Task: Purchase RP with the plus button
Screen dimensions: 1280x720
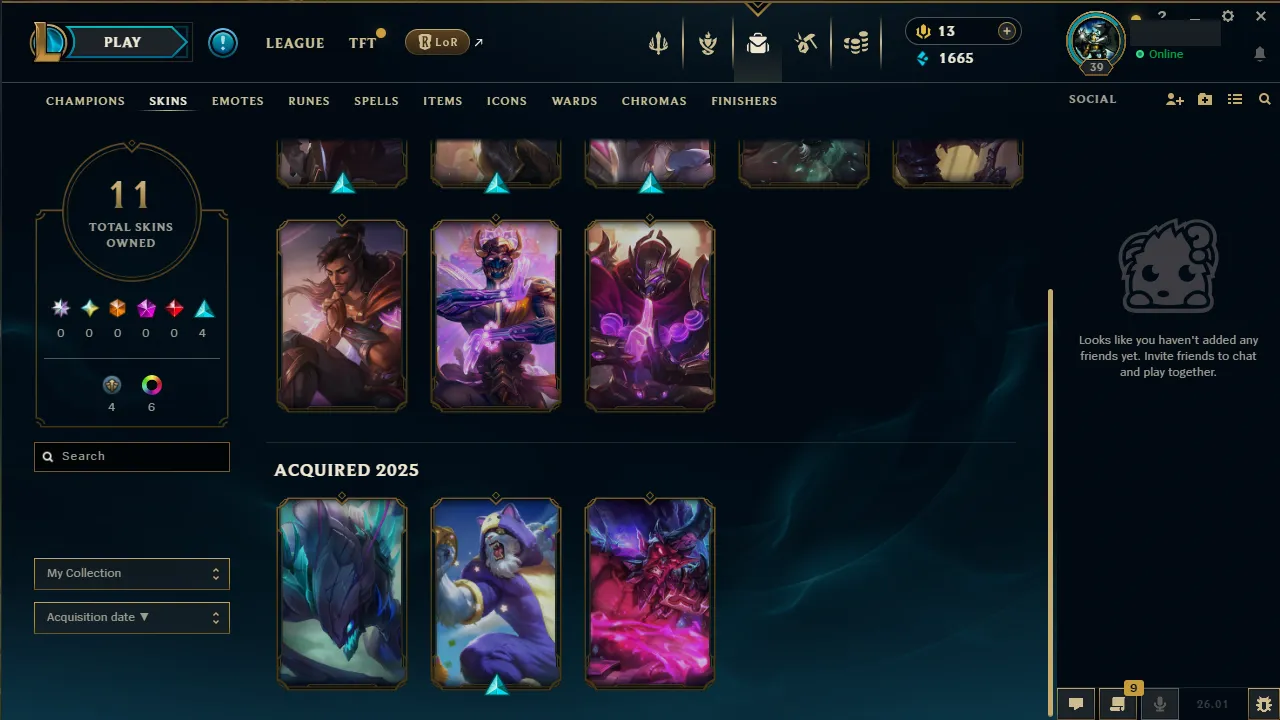Action: (1006, 31)
